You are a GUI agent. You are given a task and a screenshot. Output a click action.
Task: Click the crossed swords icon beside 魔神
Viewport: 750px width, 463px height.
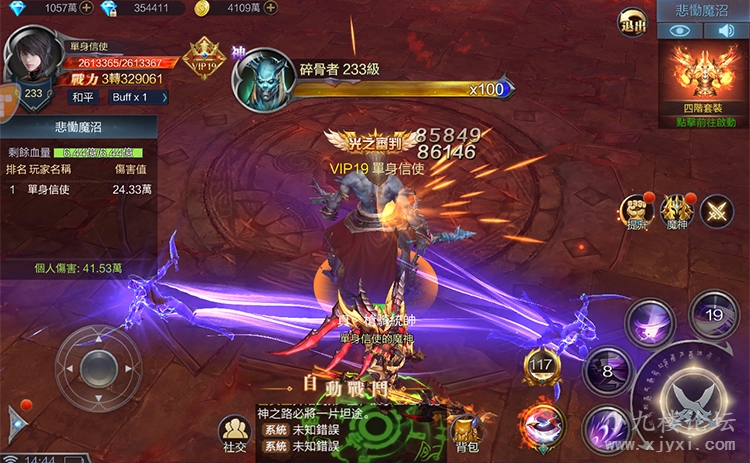coord(716,210)
